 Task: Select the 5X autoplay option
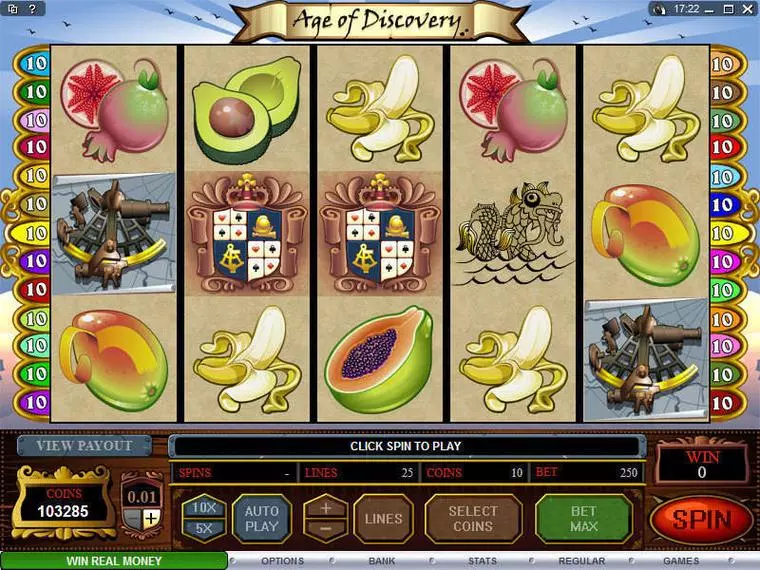203,528
